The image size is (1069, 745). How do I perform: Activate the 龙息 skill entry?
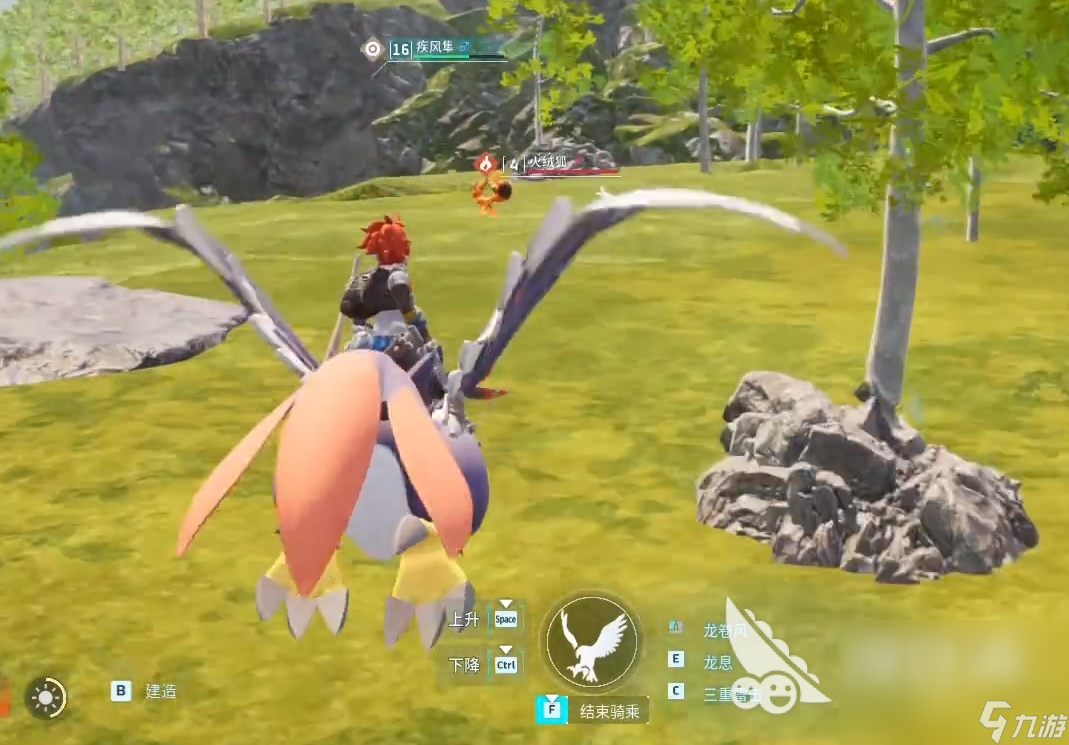pyautogui.click(x=717, y=661)
